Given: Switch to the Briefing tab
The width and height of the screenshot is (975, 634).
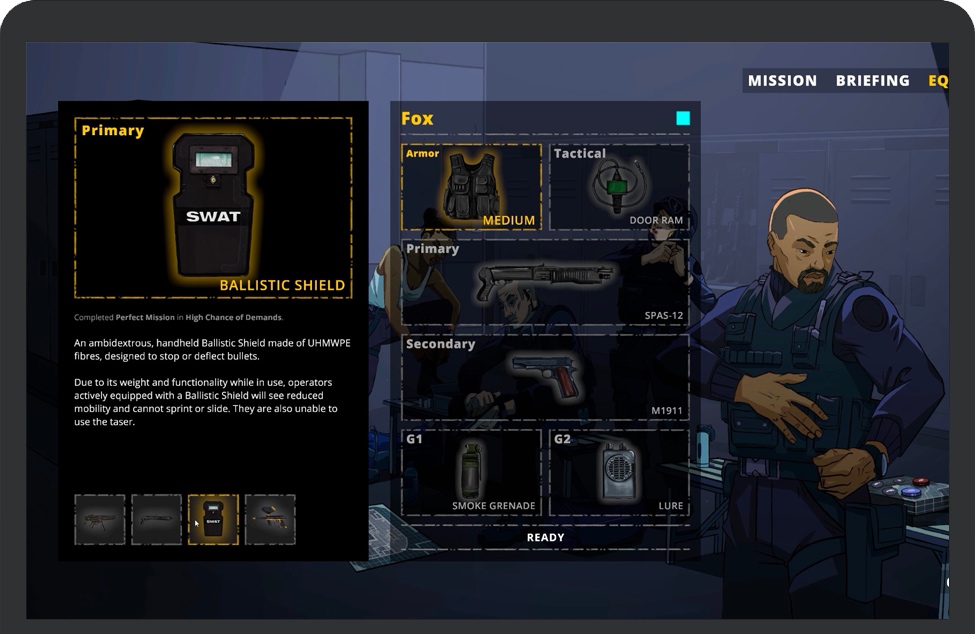Looking at the screenshot, I should (x=872, y=81).
